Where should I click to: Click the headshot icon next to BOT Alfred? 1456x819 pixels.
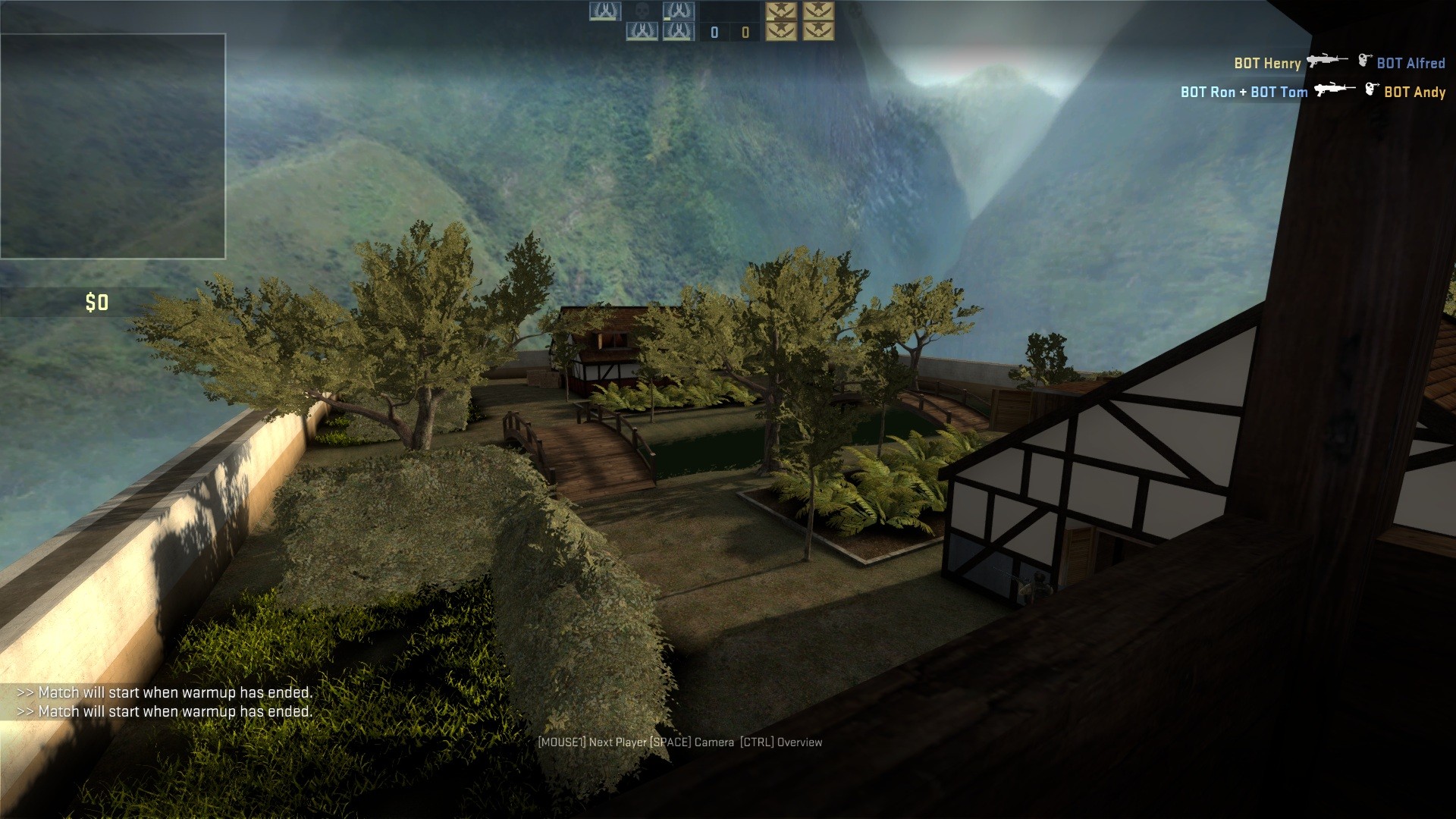pos(1367,61)
